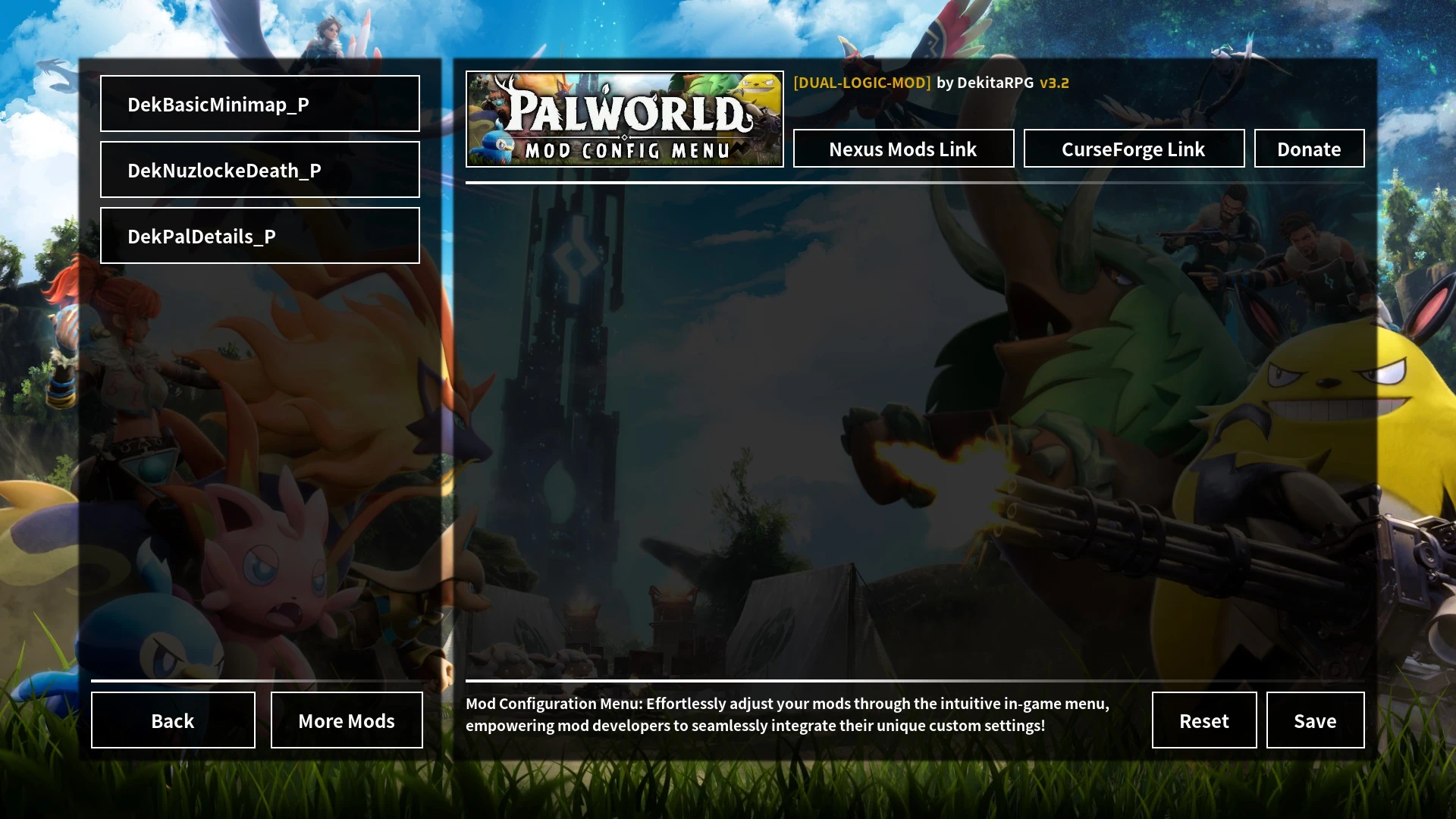Reset the current mod configuration
Viewport: 1456px width, 819px height.
[1203, 720]
